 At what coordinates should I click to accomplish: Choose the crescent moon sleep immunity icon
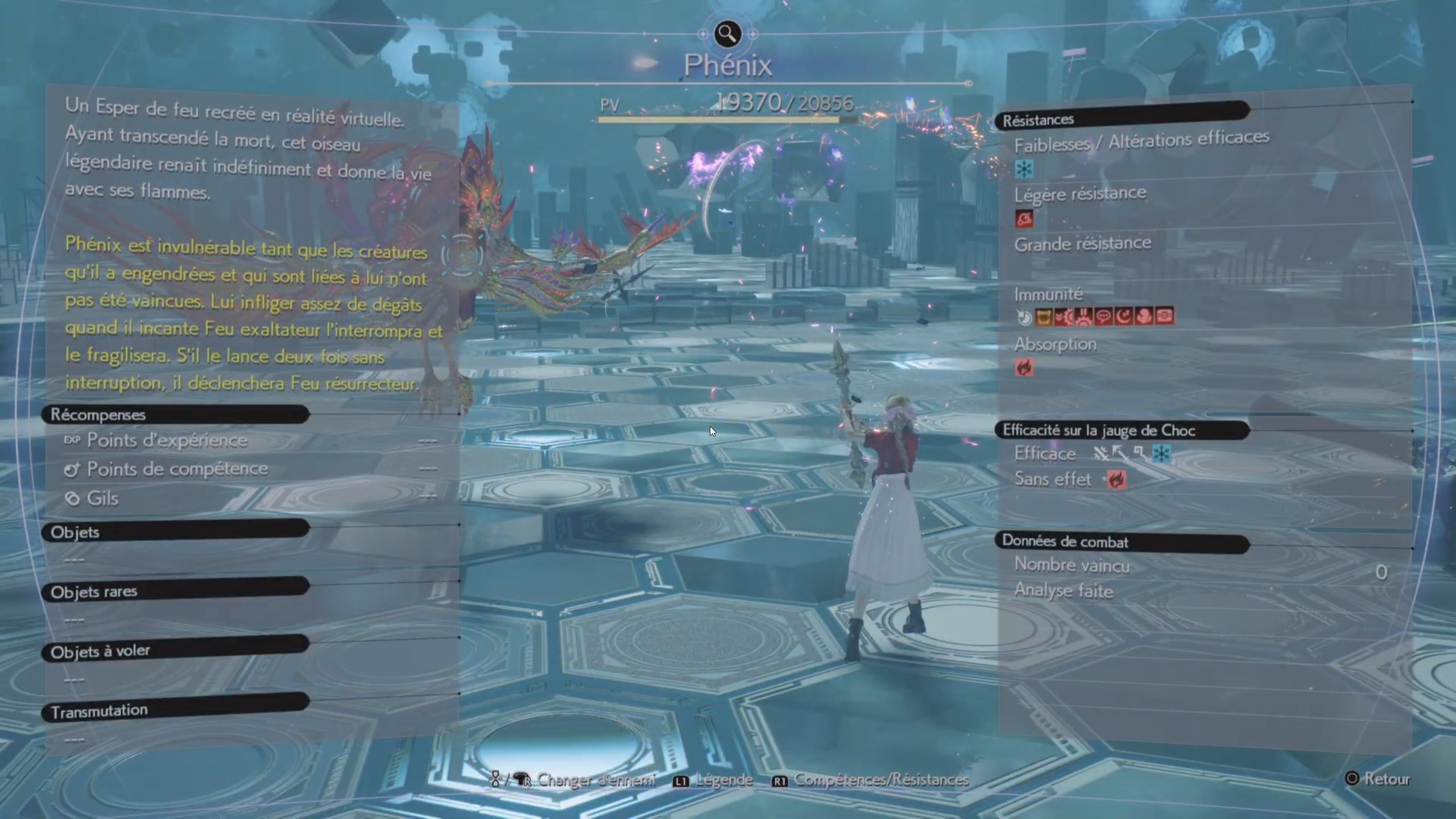coord(1124,317)
